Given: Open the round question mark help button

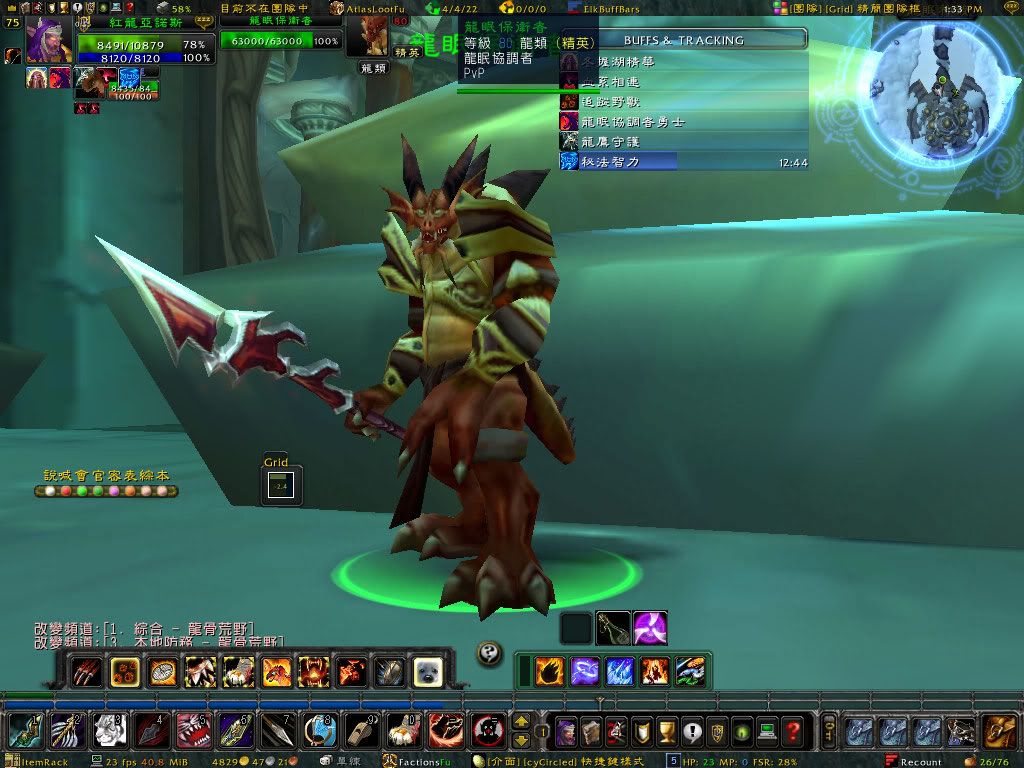Looking at the screenshot, I should (489, 651).
